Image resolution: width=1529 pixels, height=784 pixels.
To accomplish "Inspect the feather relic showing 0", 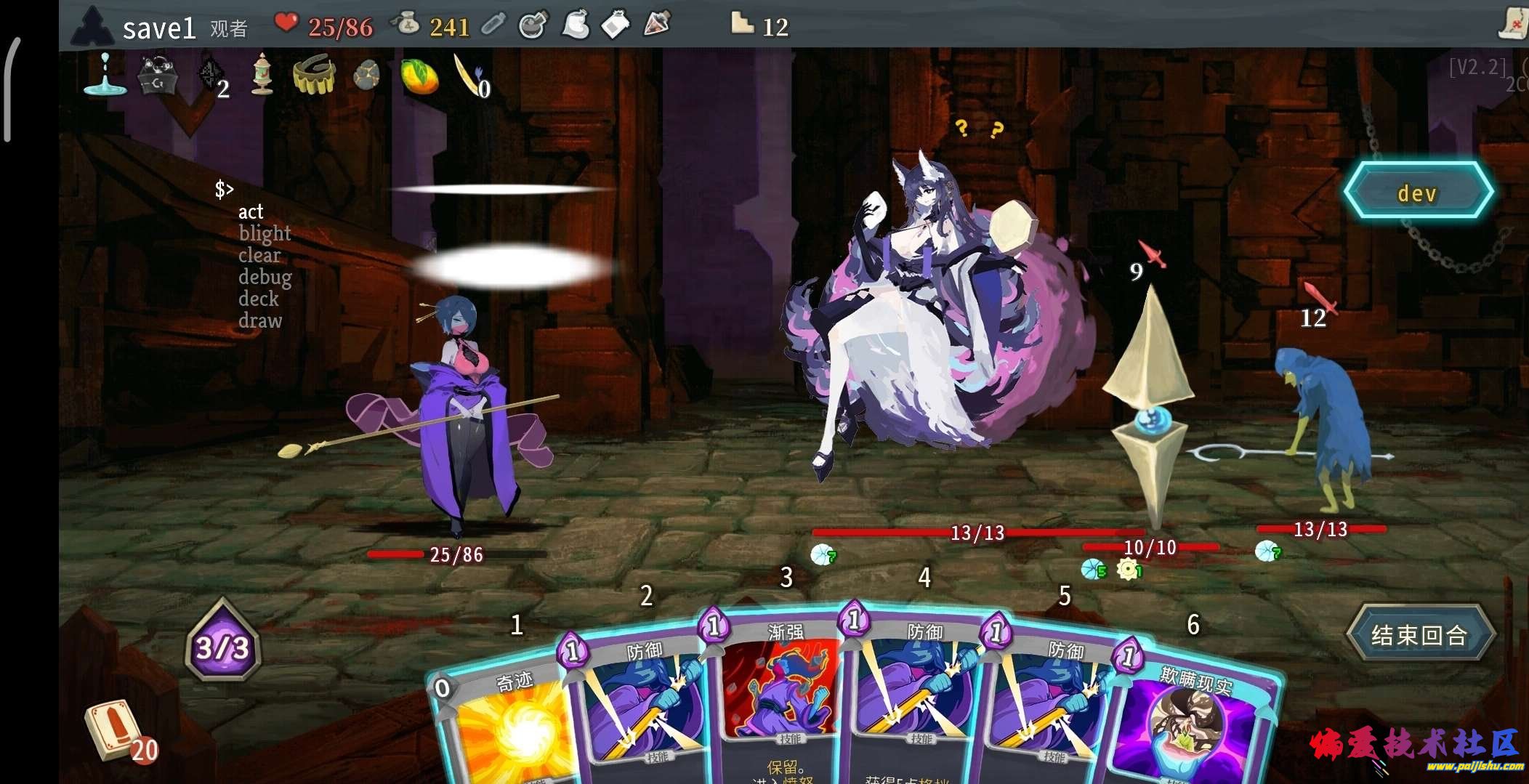I will 467,73.
